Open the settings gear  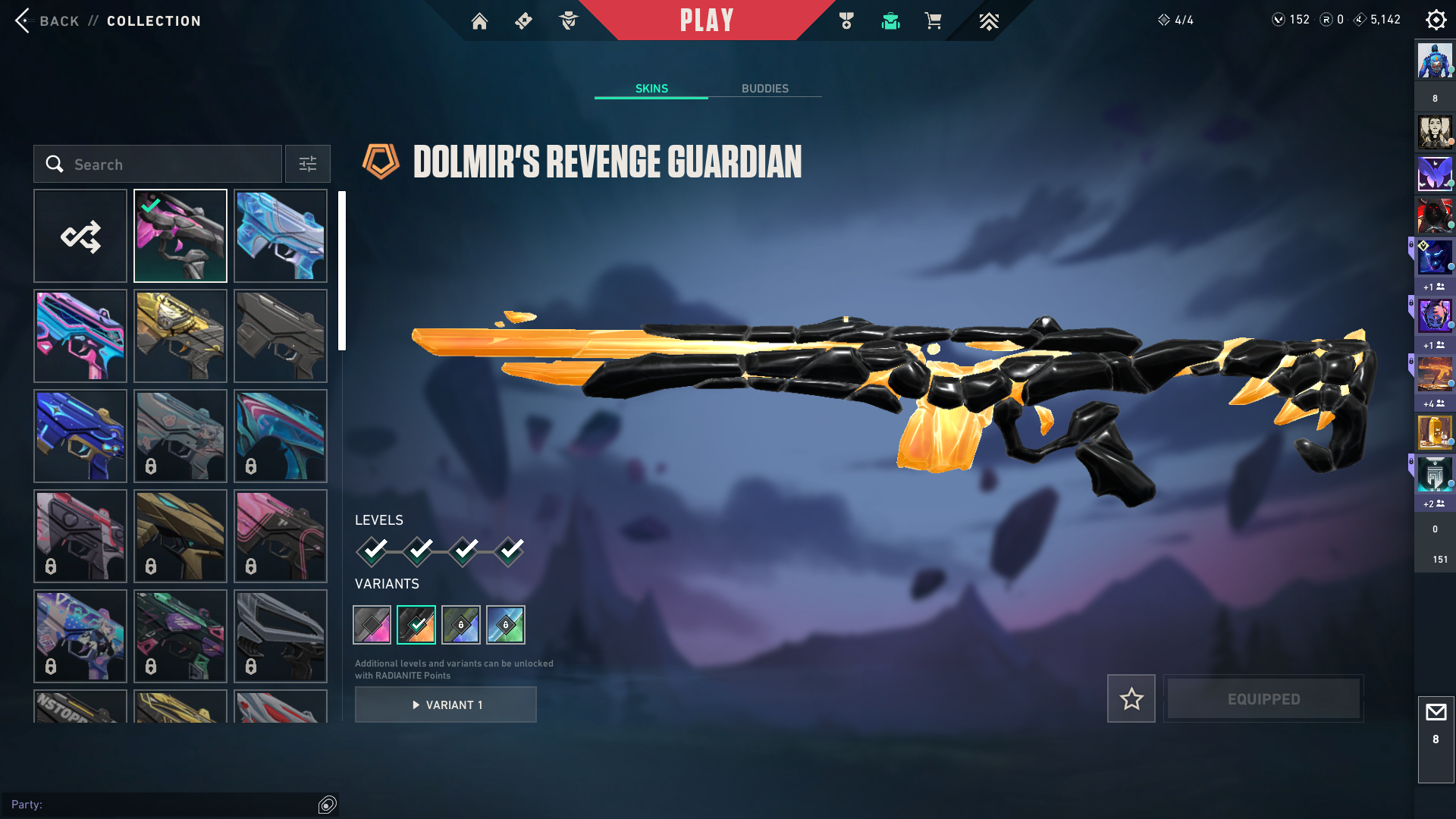pyautogui.click(x=1436, y=20)
